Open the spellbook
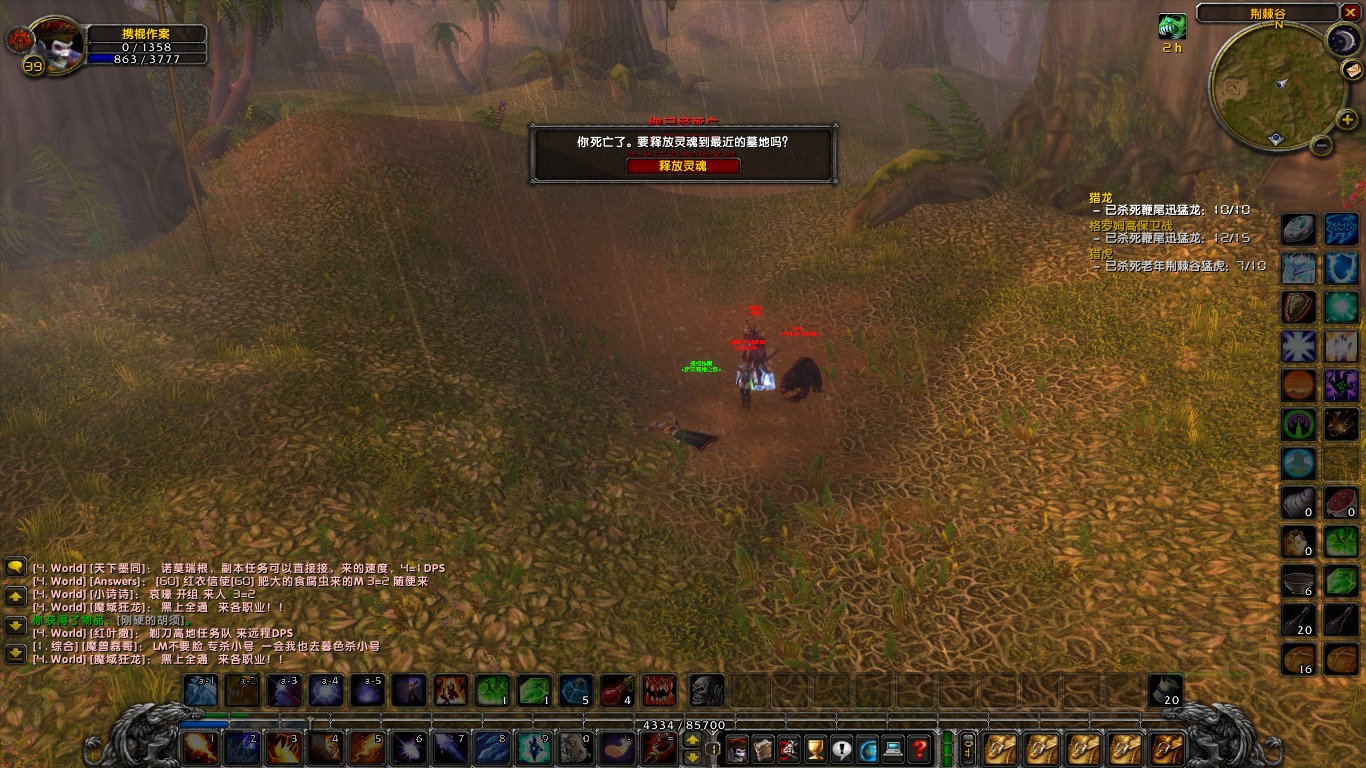Viewport: 1366px width, 768px height. pyautogui.click(x=761, y=749)
